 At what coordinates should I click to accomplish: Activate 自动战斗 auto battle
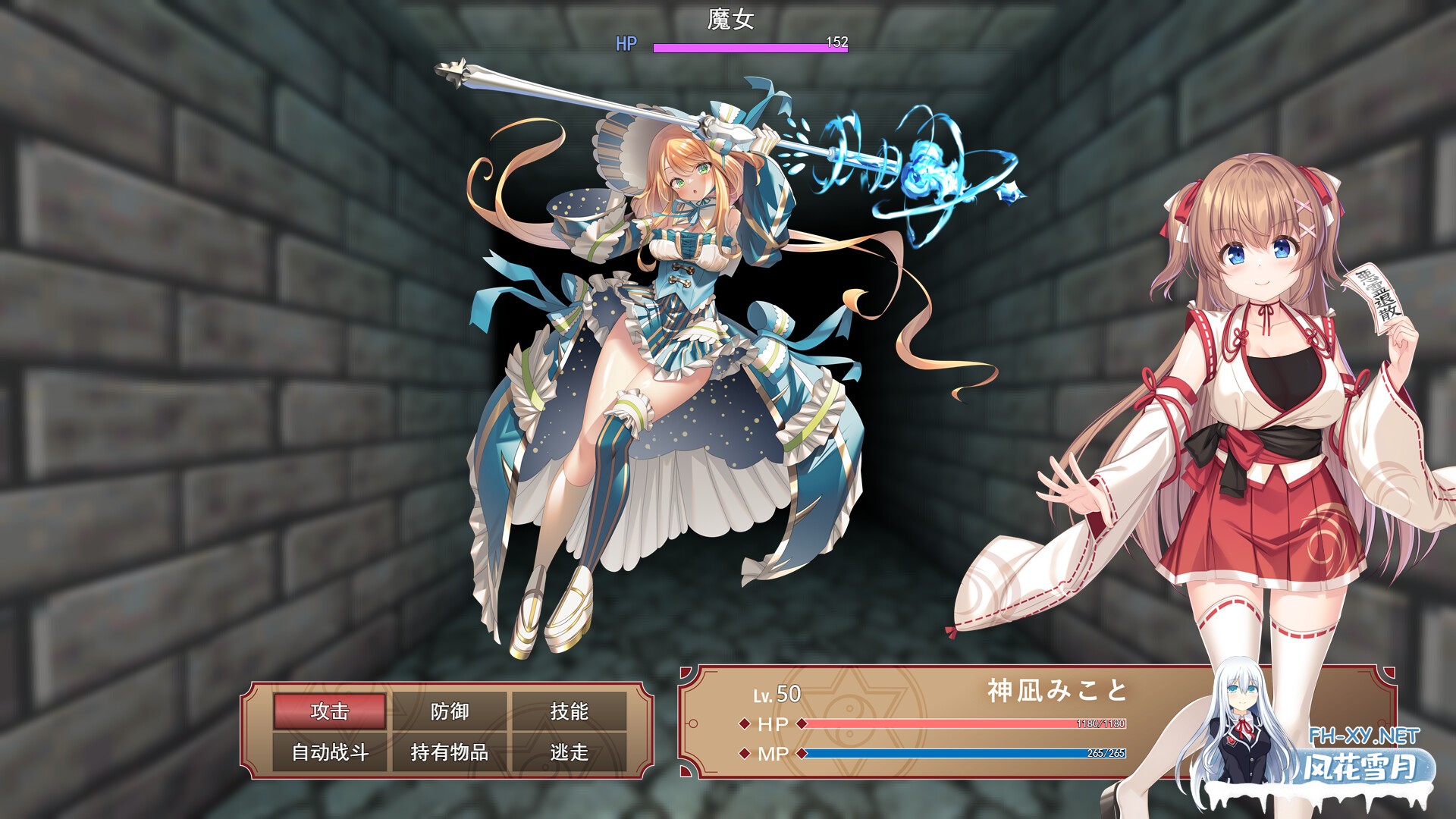click(330, 752)
